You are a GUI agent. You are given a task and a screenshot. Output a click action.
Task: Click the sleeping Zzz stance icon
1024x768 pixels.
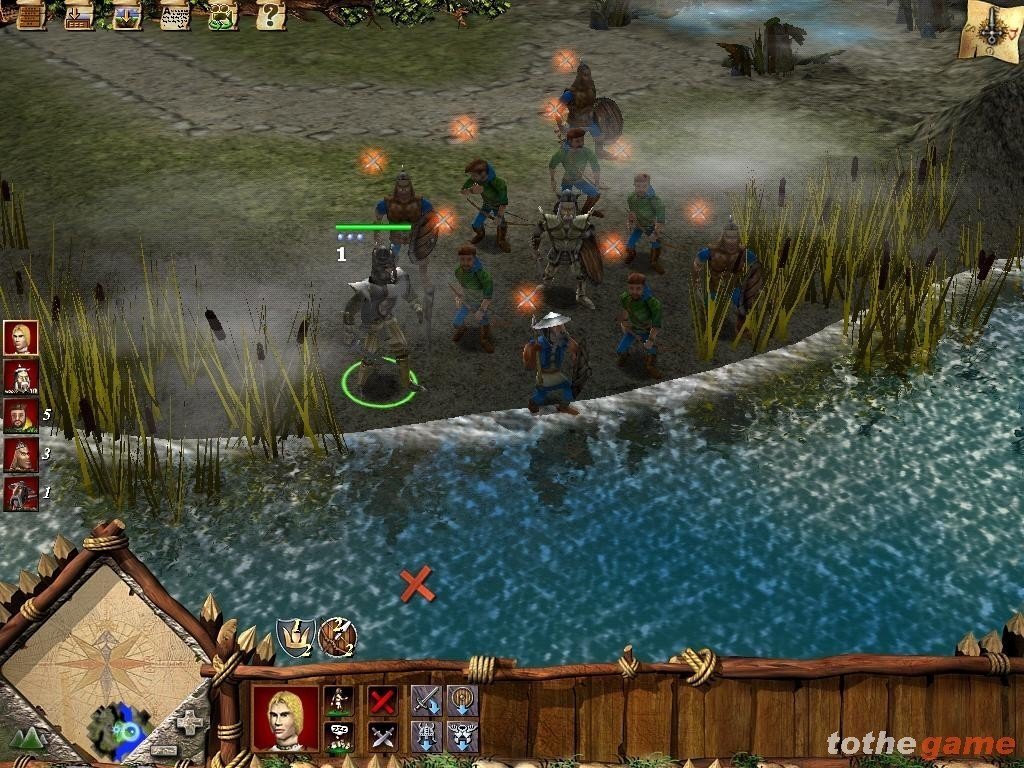click(x=339, y=736)
